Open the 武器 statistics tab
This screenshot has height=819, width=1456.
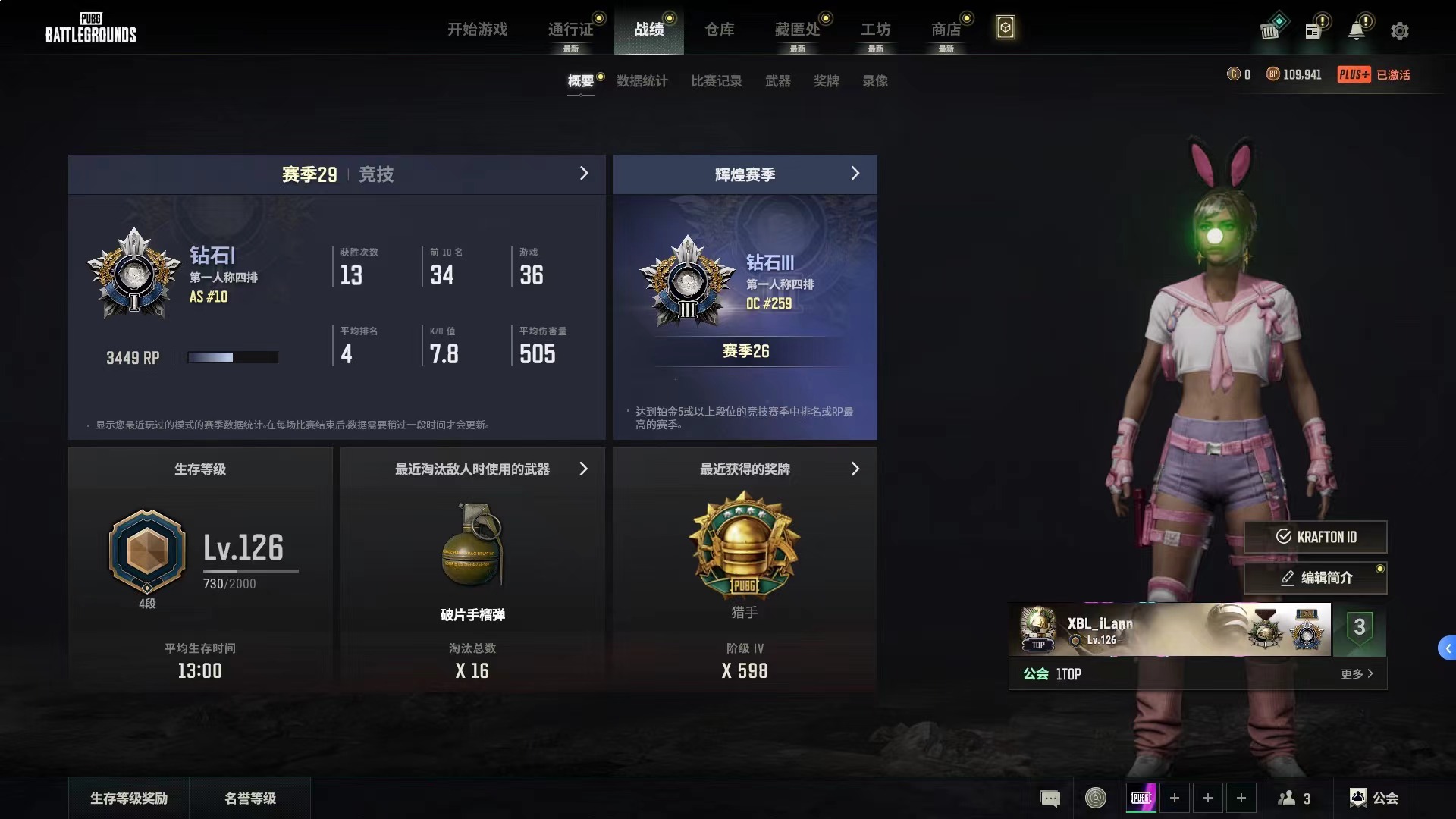pos(778,81)
